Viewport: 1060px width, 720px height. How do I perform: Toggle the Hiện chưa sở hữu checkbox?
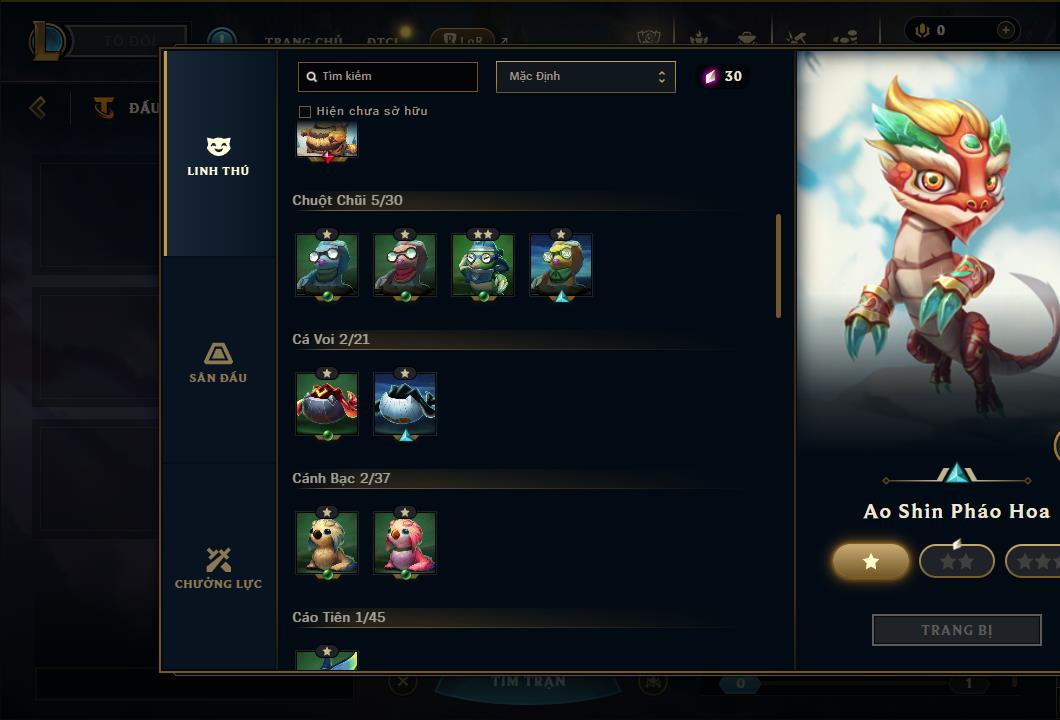305,111
